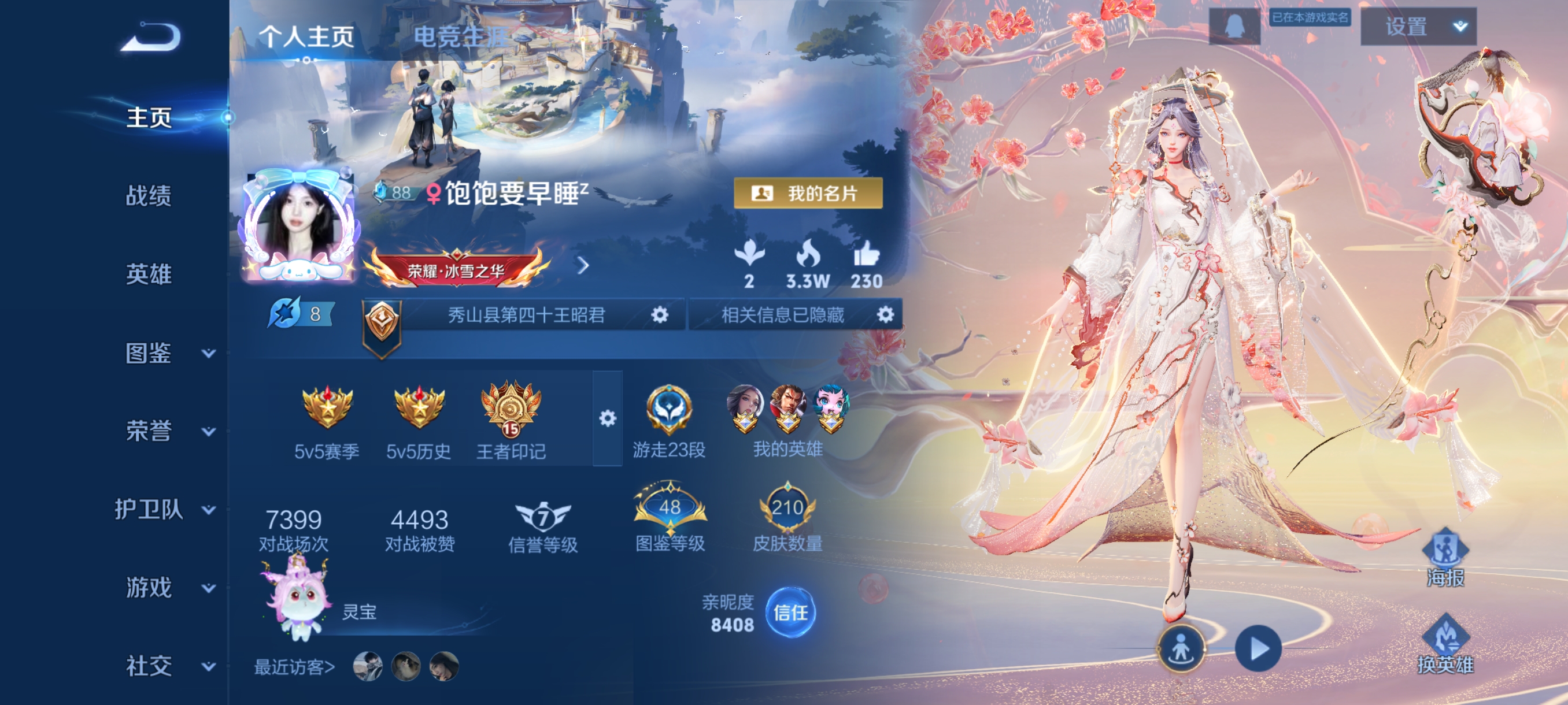Check the 信誉等级 credit level icon
Image resolution: width=1568 pixels, height=705 pixels.
click(543, 516)
